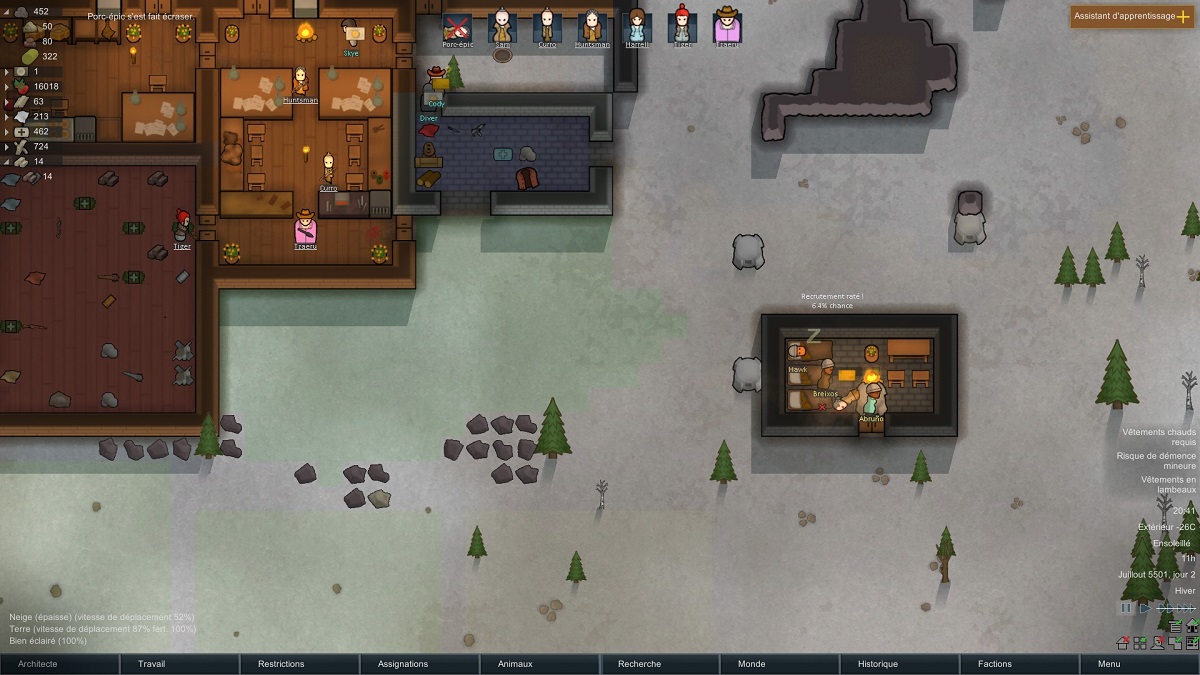Select the red-hat colonist Tizer's portrait
The height and width of the screenshot is (675, 1200).
tap(682, 26)
